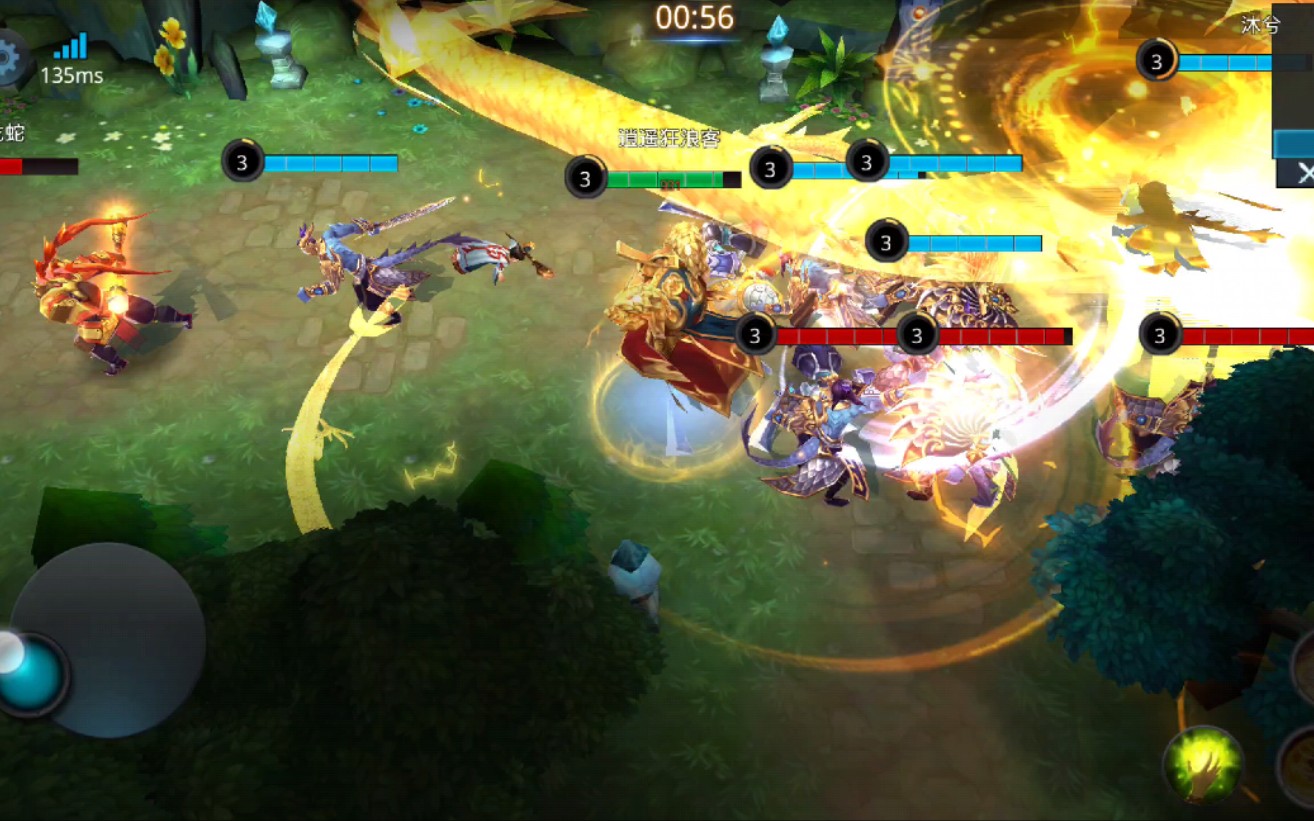This screenshot has width=1314, height=821.
Task: Close the side panel with the X
Action: pos(1303,173)
